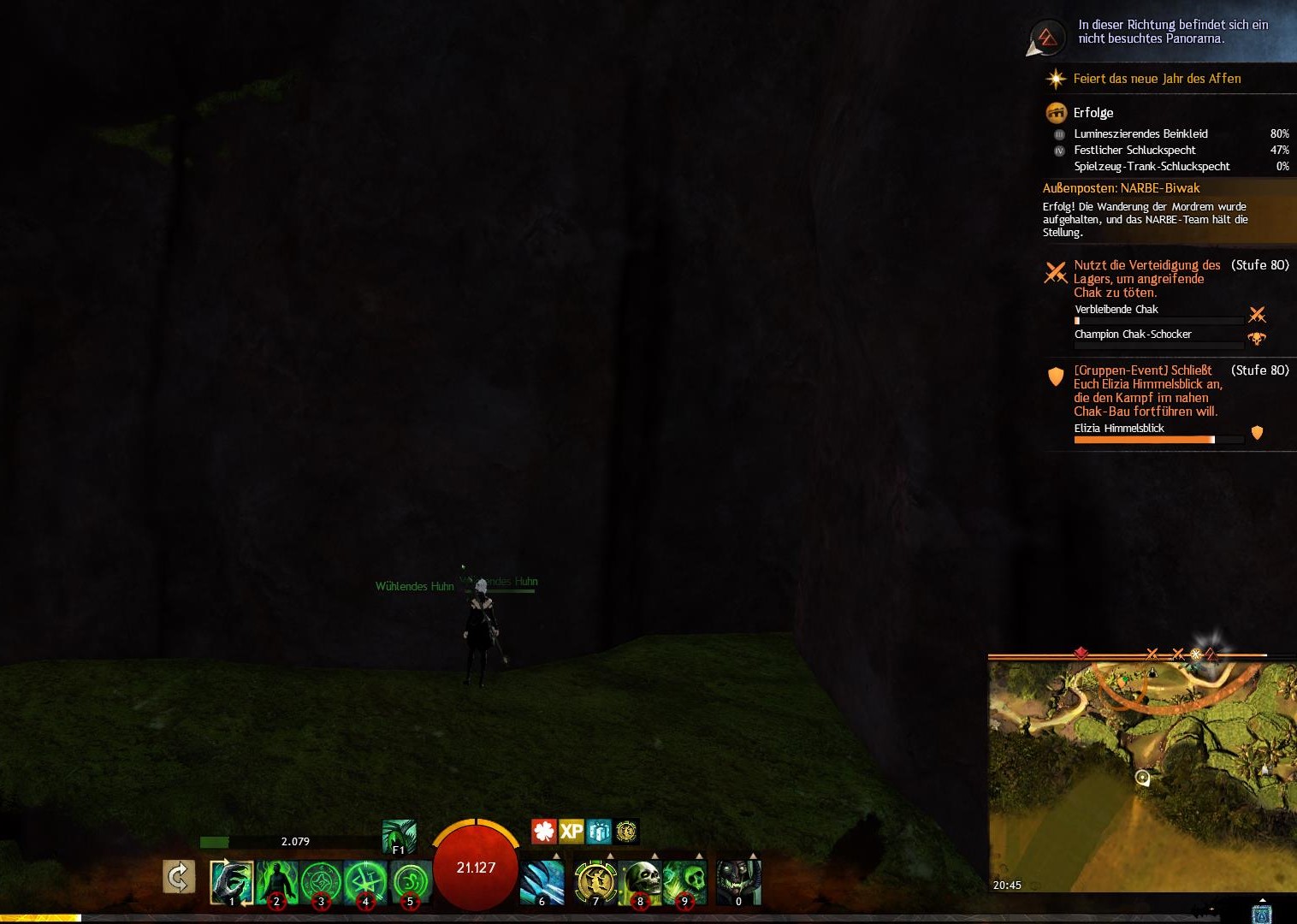The width and height of the screenshot is (1297, 924).
Task: Use the blue claw healing skill in slot 6
Action: click(542, 882)
